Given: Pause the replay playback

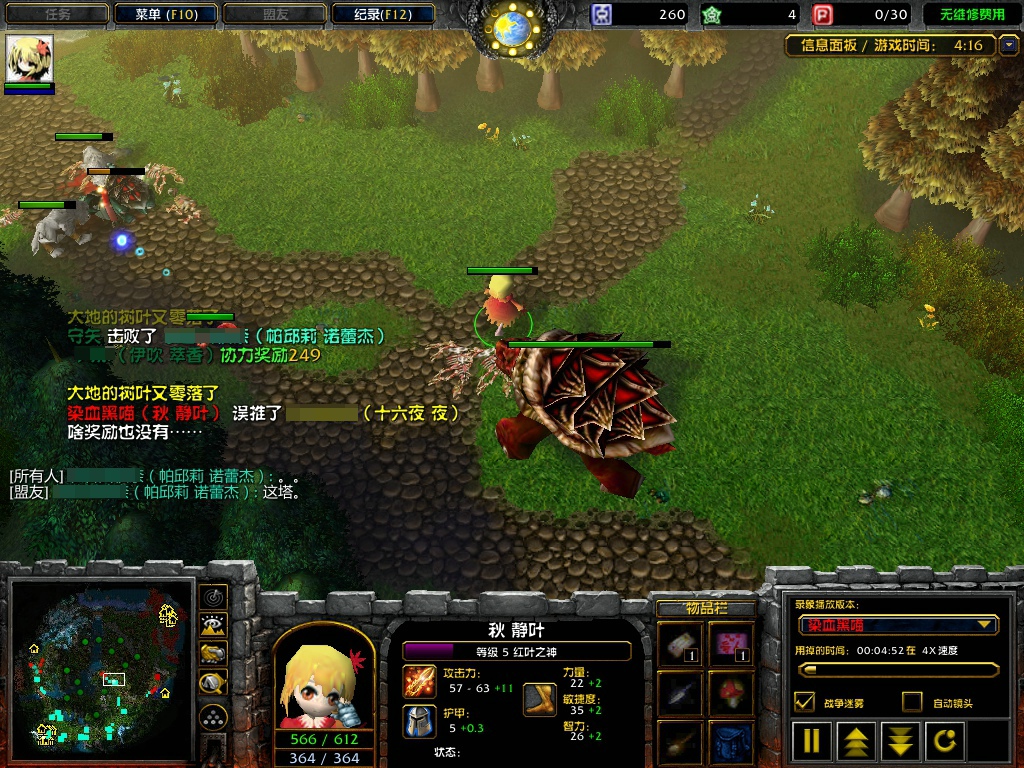Looking at the screenshot, I should (x=812, y=742).
